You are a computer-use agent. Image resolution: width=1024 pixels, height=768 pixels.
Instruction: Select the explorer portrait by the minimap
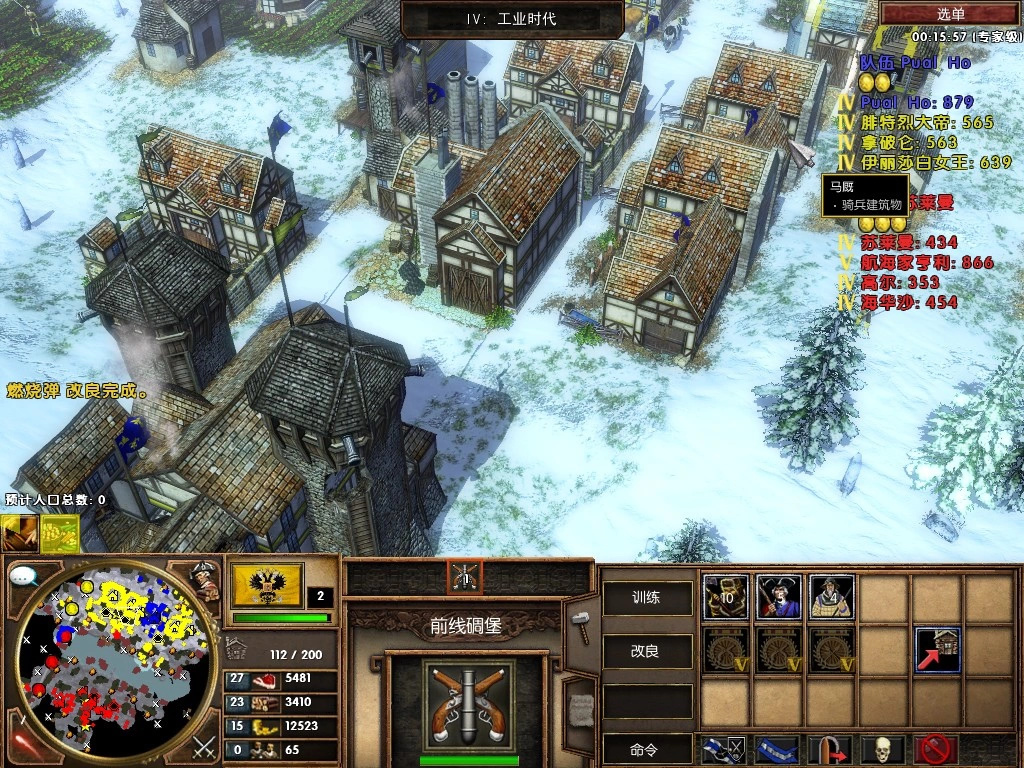206,582
